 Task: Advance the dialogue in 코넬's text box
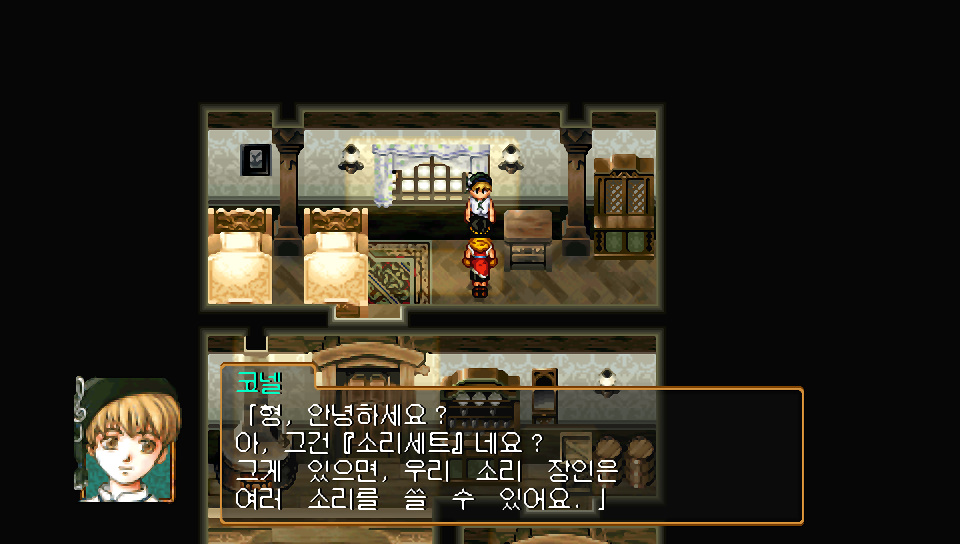tap(511, 455)
